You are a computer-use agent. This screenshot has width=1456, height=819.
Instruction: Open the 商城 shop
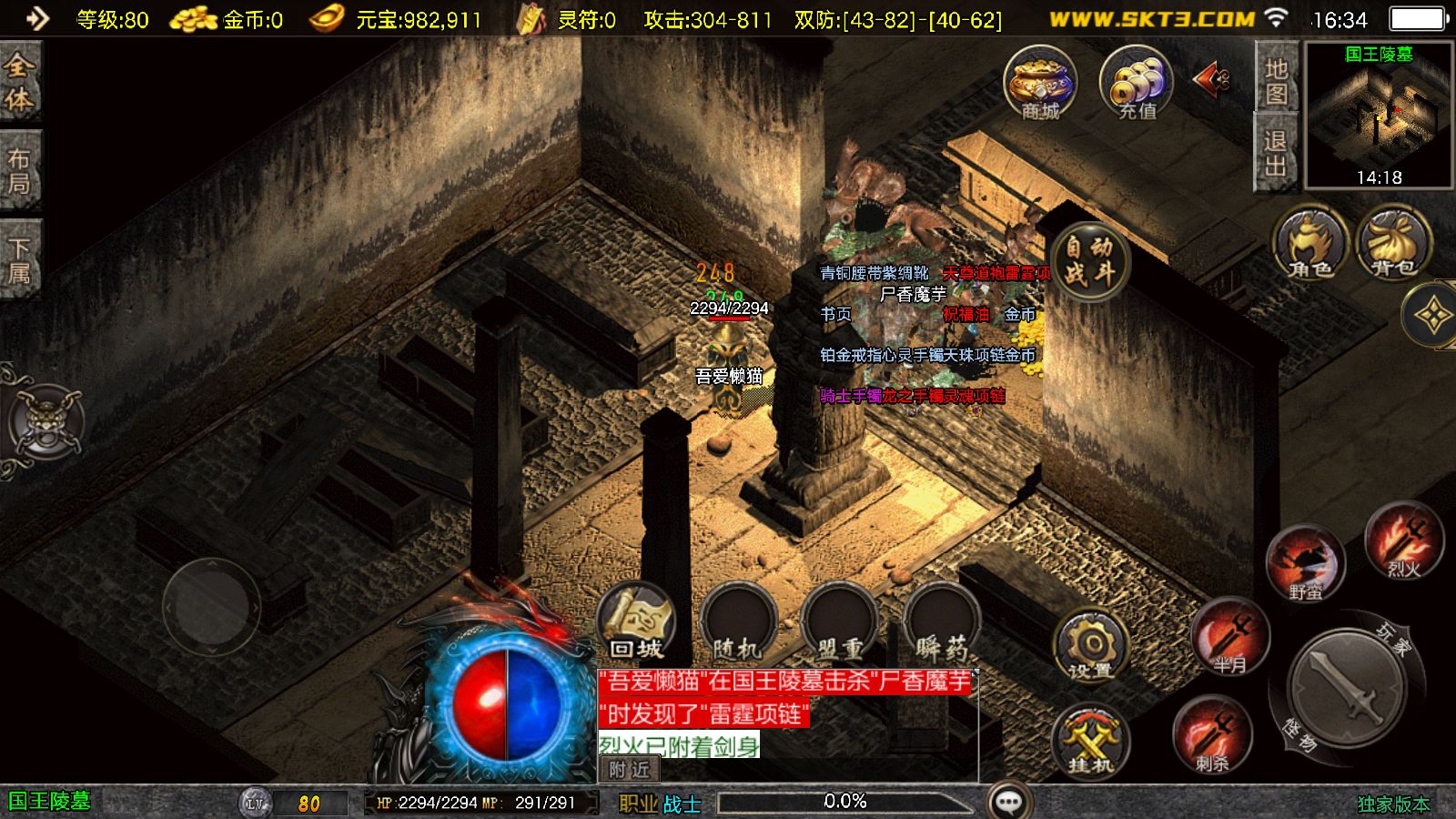(x=1040, y=84)
